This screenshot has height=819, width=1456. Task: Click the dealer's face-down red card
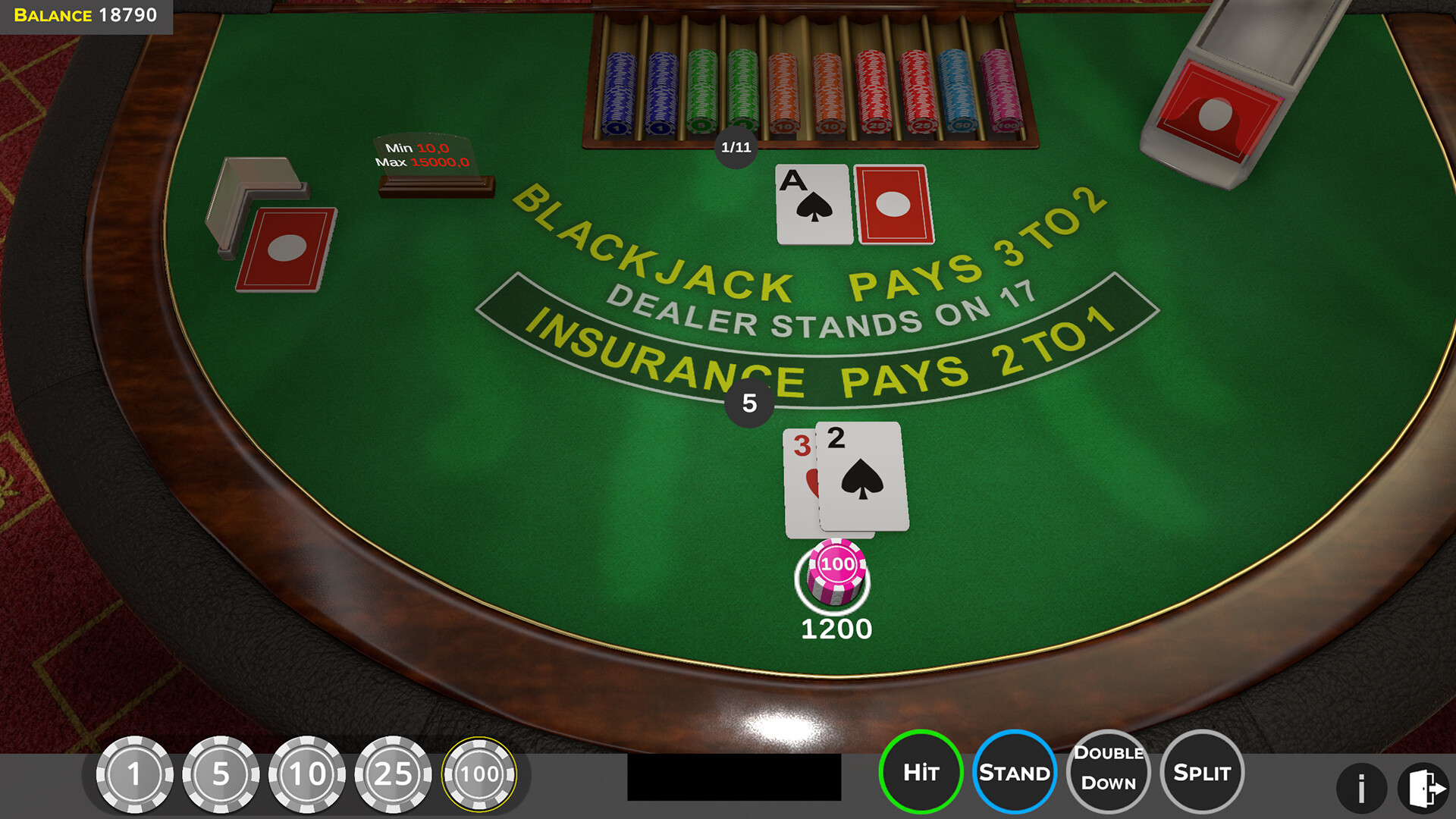[x=893, y=203]
